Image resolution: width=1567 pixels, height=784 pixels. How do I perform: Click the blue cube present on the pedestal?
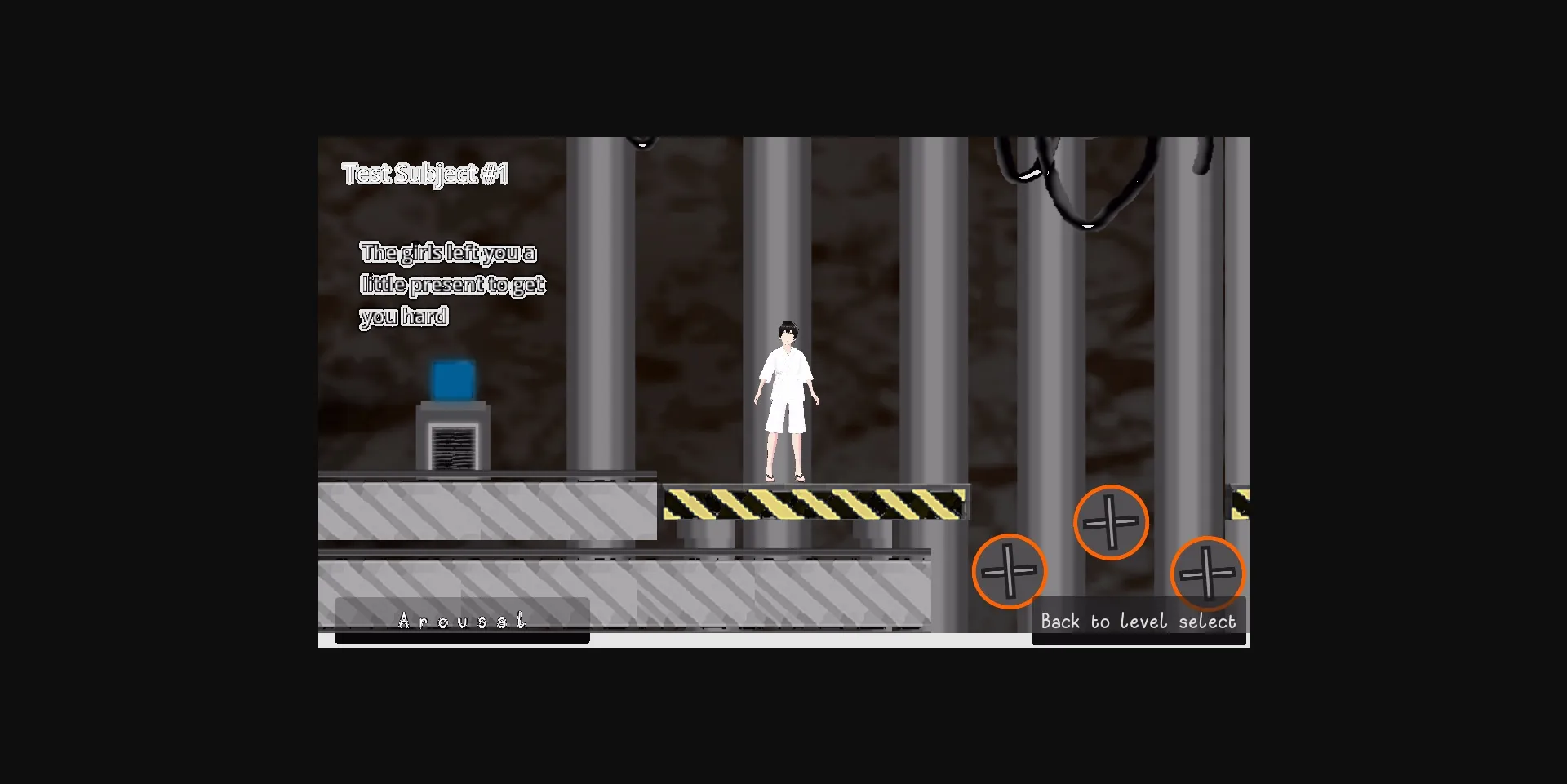coord(451,377)
